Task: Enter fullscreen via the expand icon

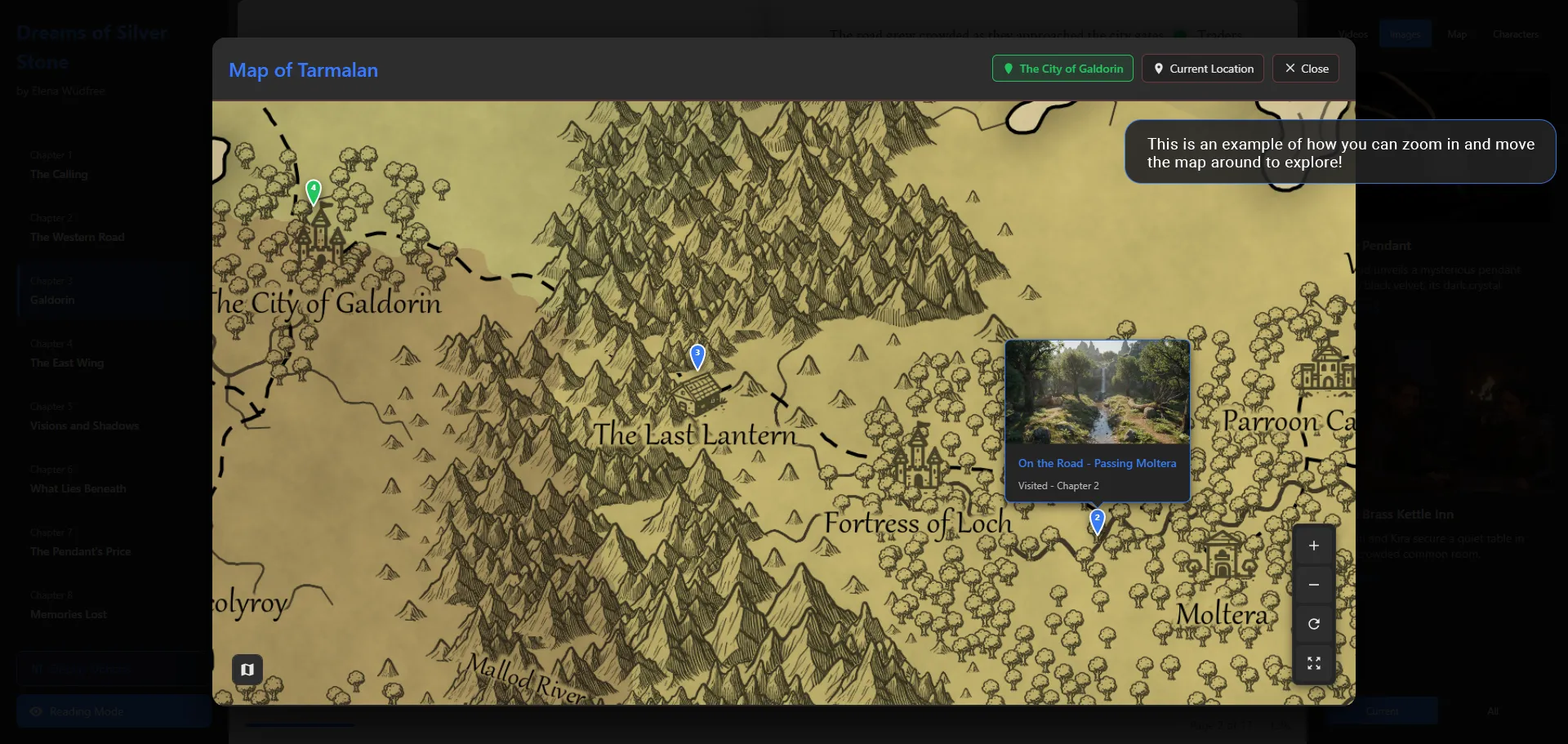Action: click(x=1313, y=663)
